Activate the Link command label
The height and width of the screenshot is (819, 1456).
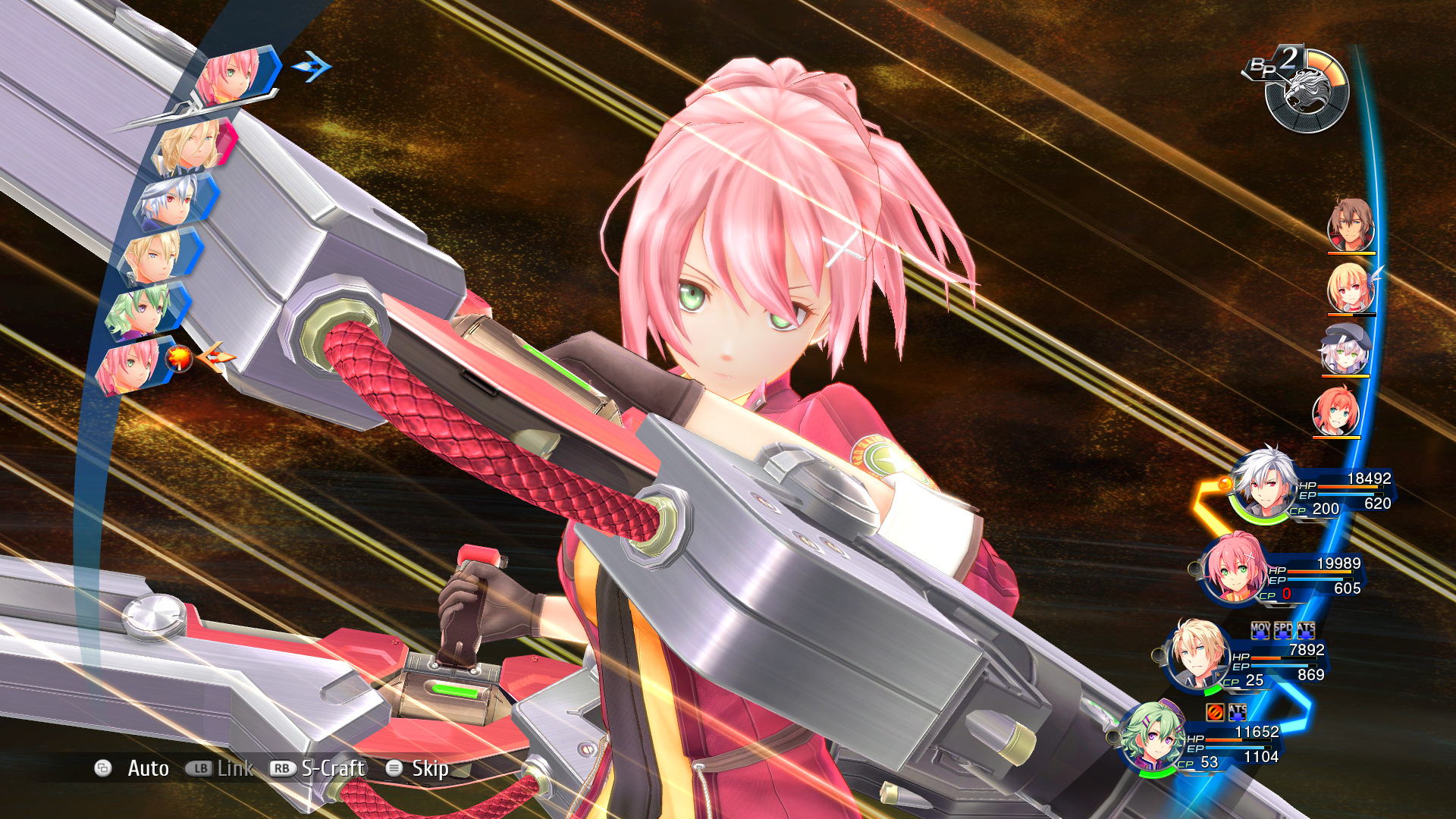click(234, 768)
